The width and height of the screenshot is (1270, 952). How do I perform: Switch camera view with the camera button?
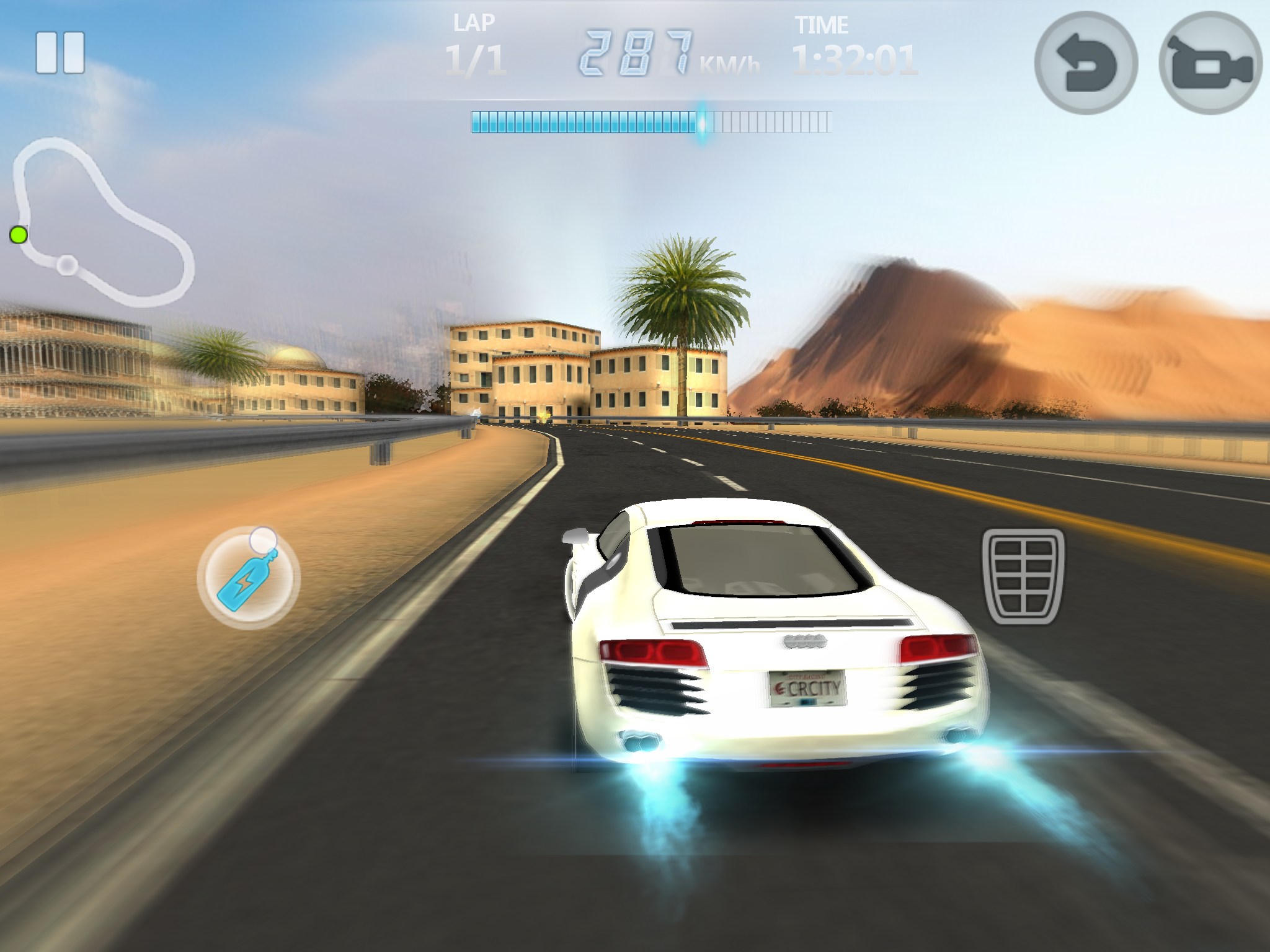point(1210,63)
